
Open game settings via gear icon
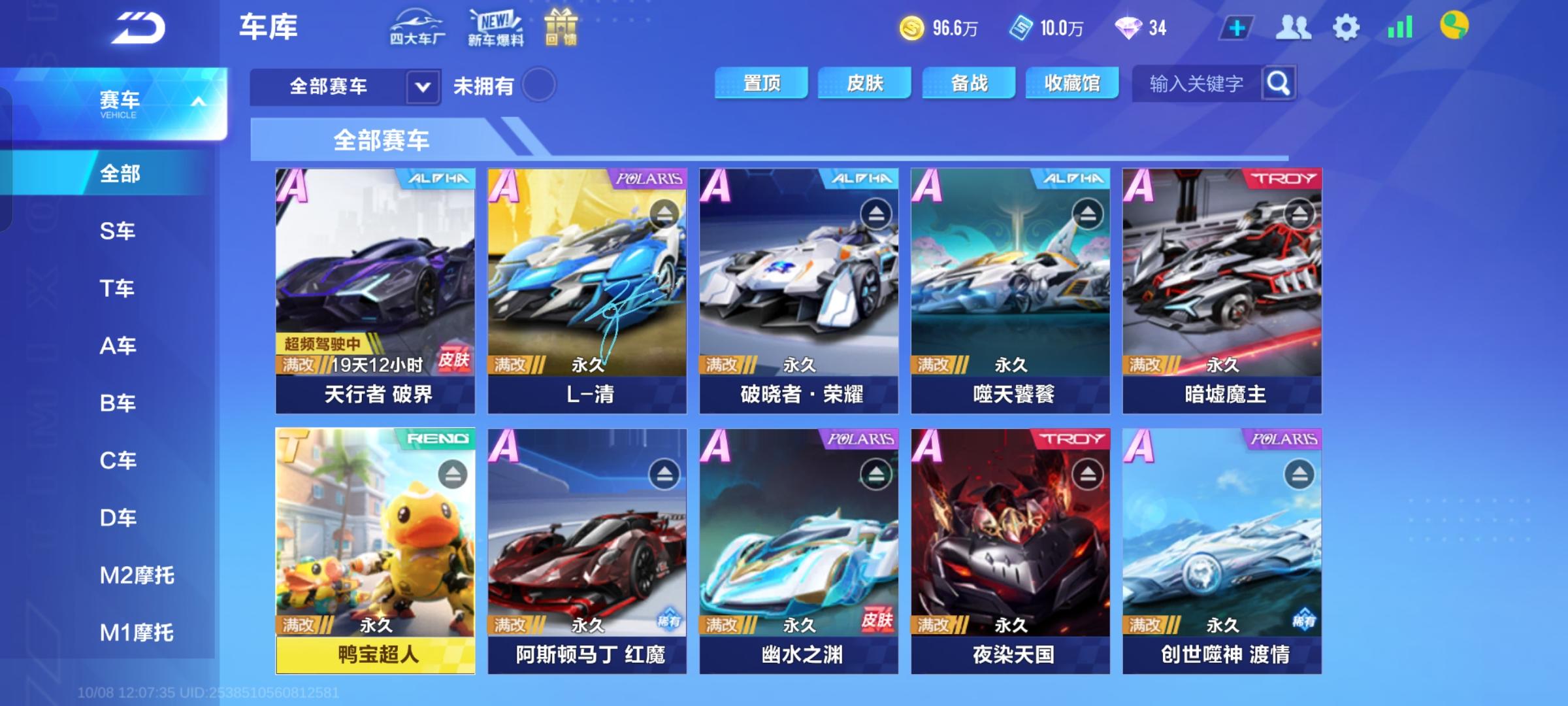[1345, 27]
